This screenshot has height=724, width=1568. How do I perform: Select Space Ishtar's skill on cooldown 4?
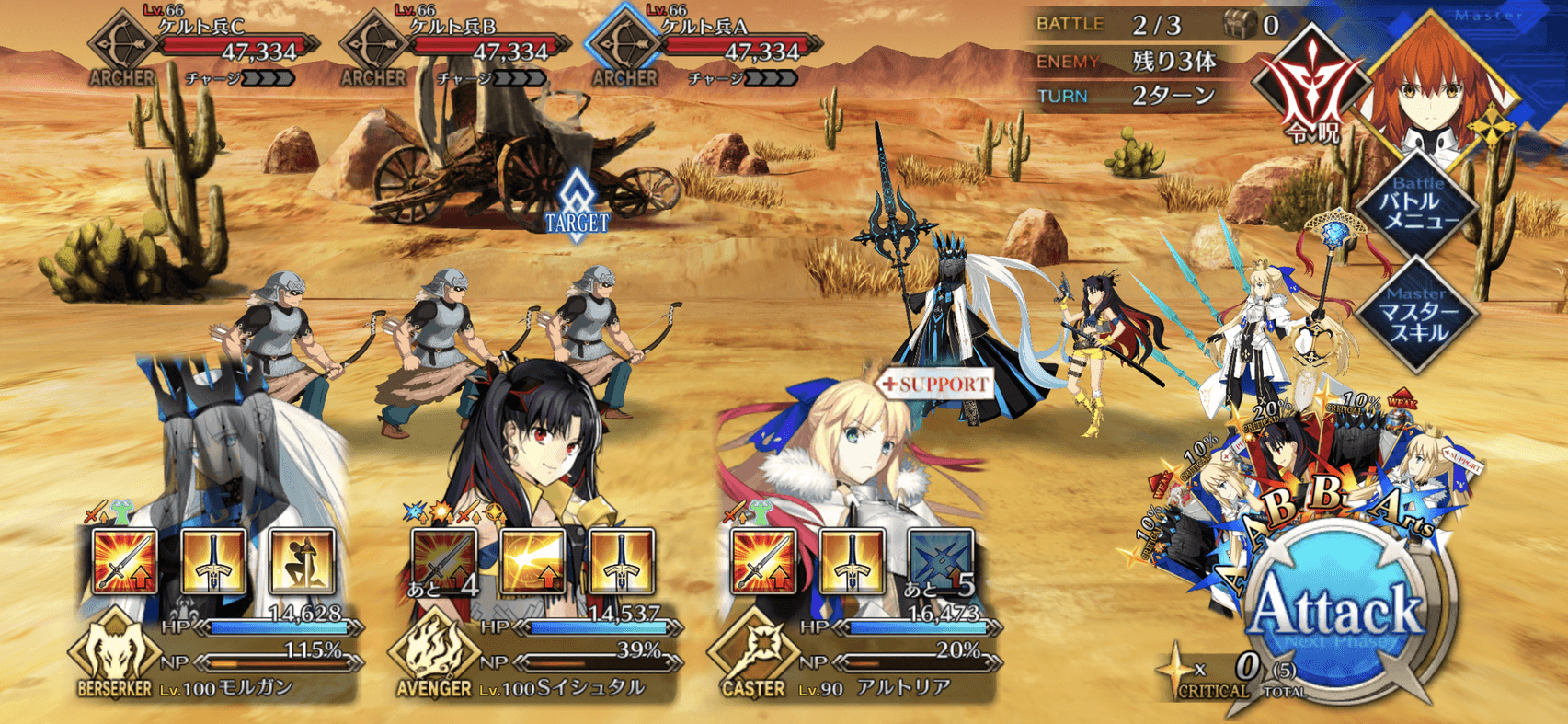[445, 560]
